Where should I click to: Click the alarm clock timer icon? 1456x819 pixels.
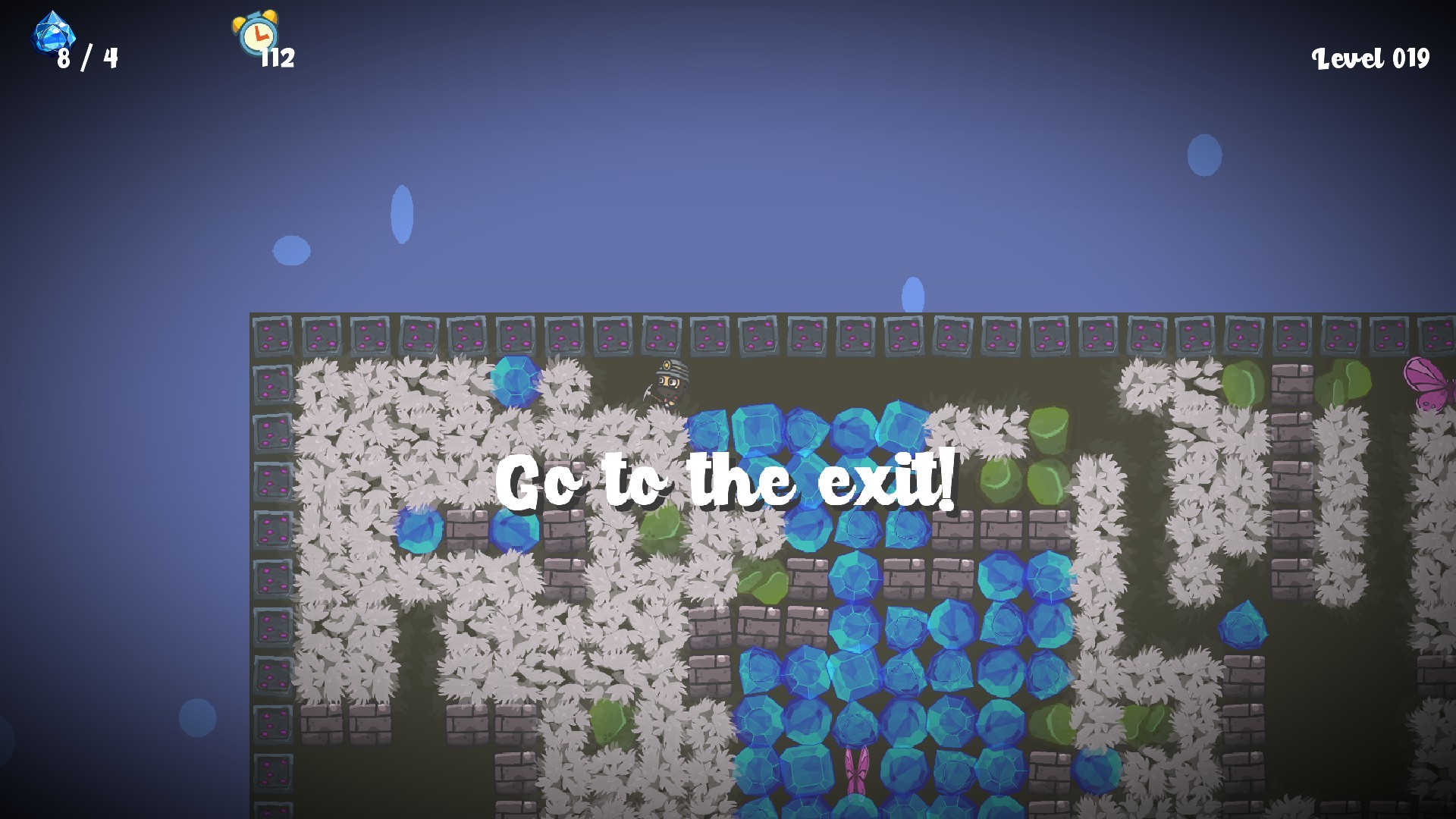(x=258, y=34)
